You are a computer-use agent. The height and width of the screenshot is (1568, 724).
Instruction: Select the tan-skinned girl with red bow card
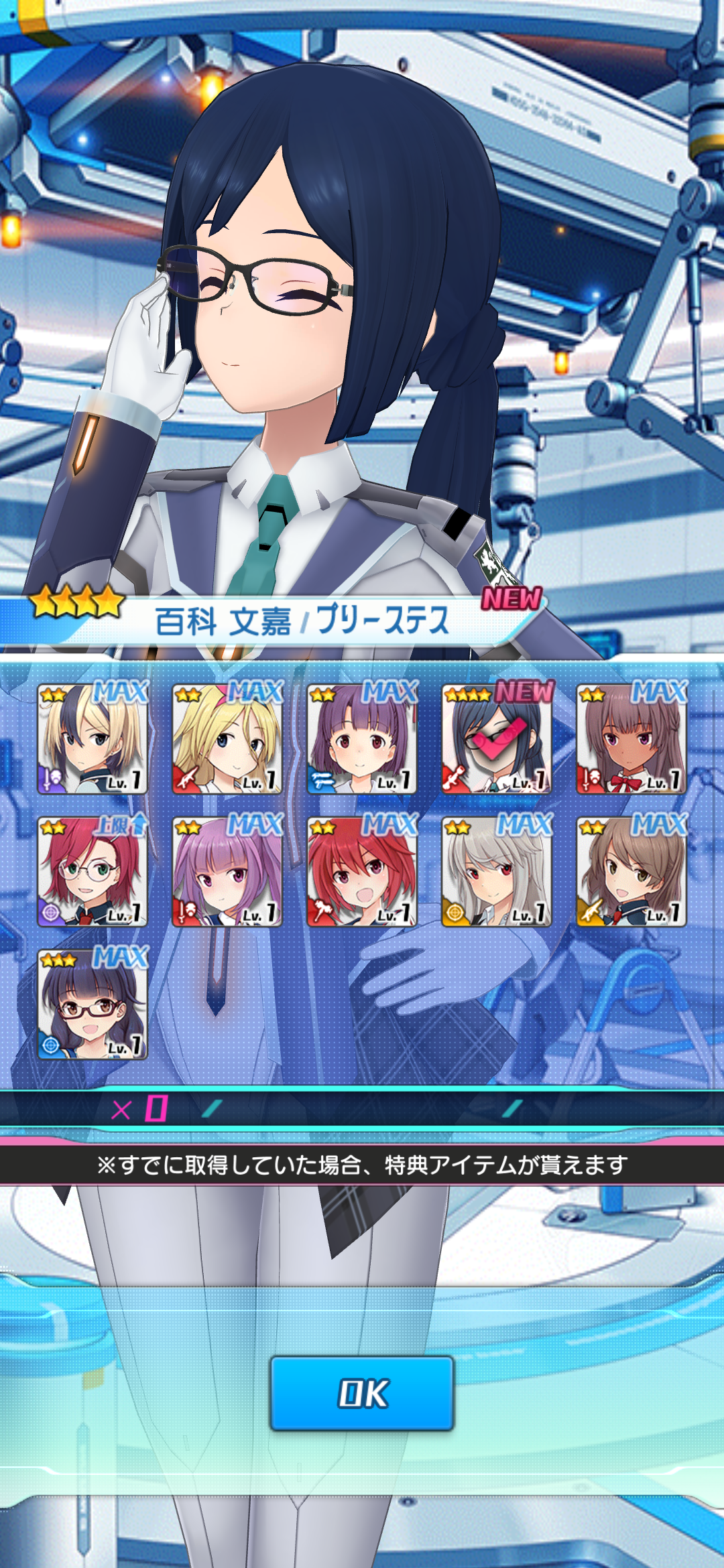[631, 739]
